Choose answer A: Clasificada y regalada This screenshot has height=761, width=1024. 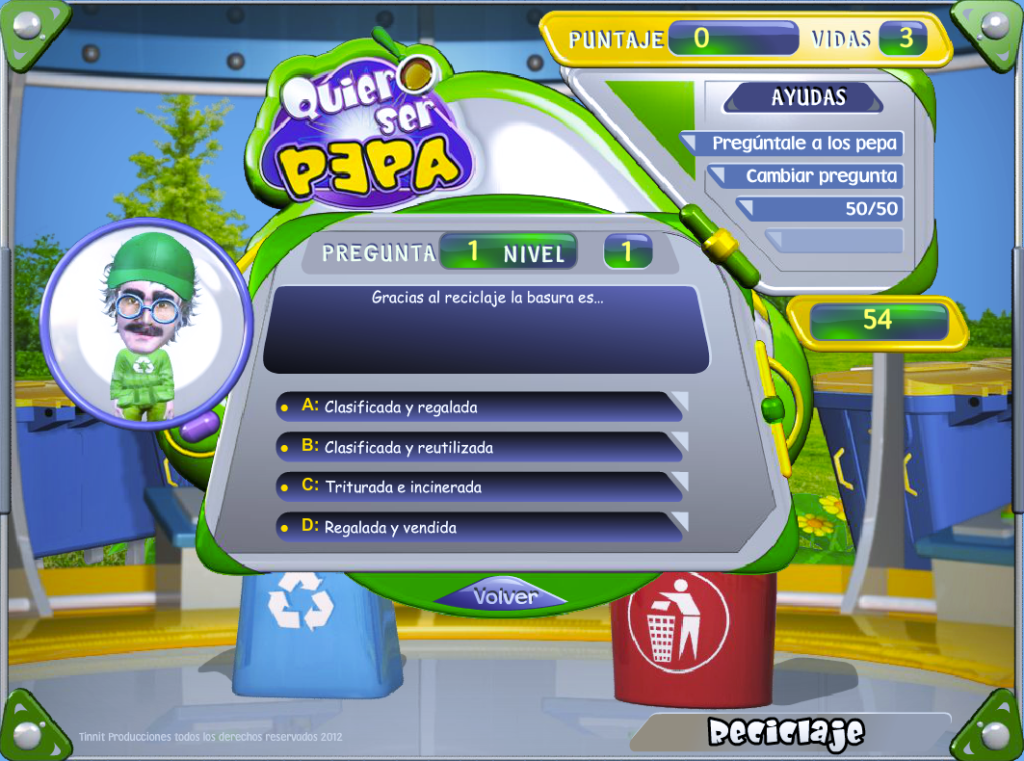[x=478, y=407]
